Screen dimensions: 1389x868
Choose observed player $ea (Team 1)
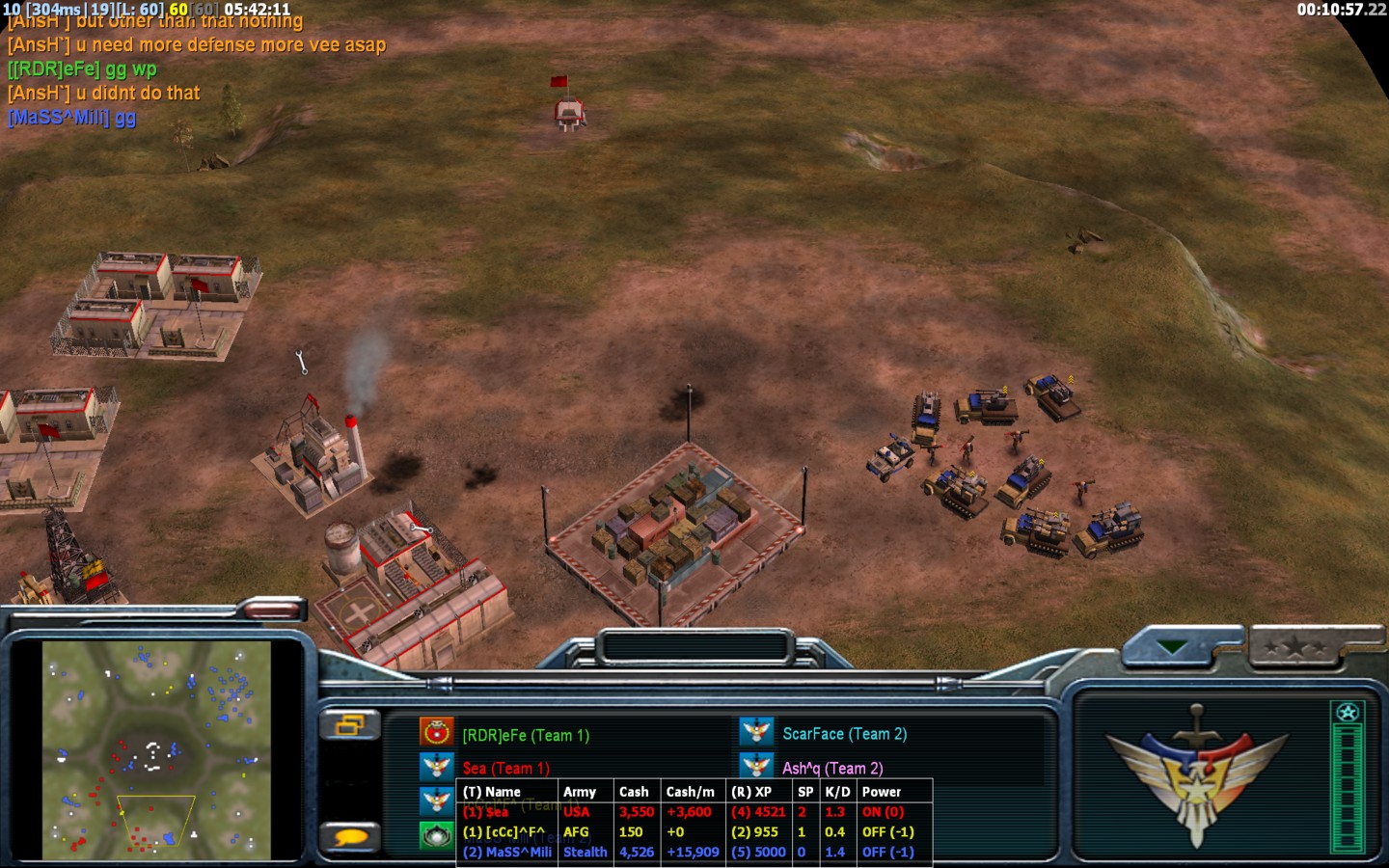pos(505,768)
